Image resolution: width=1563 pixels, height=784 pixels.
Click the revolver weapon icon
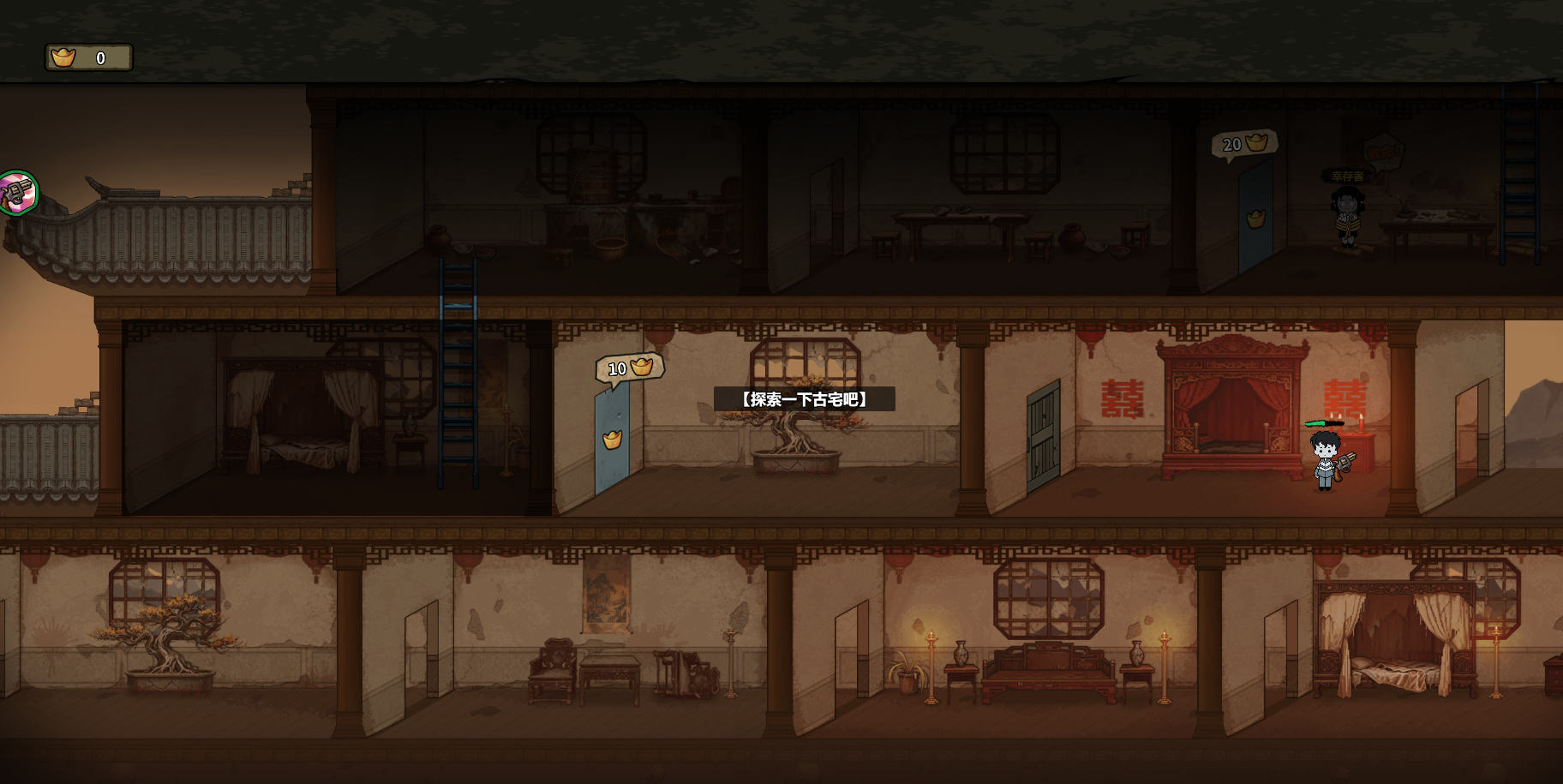pos(16,193)
